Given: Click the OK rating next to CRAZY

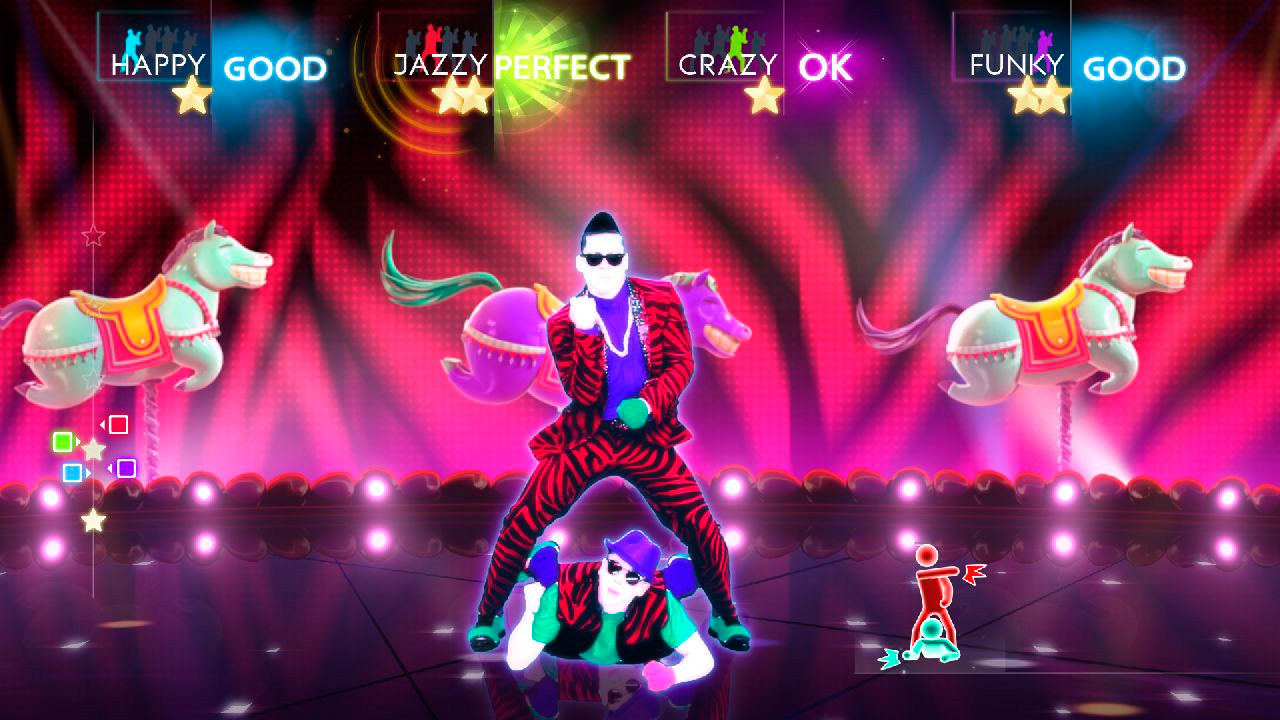Looking at the screenshot, I should click(x=826, y=68).
